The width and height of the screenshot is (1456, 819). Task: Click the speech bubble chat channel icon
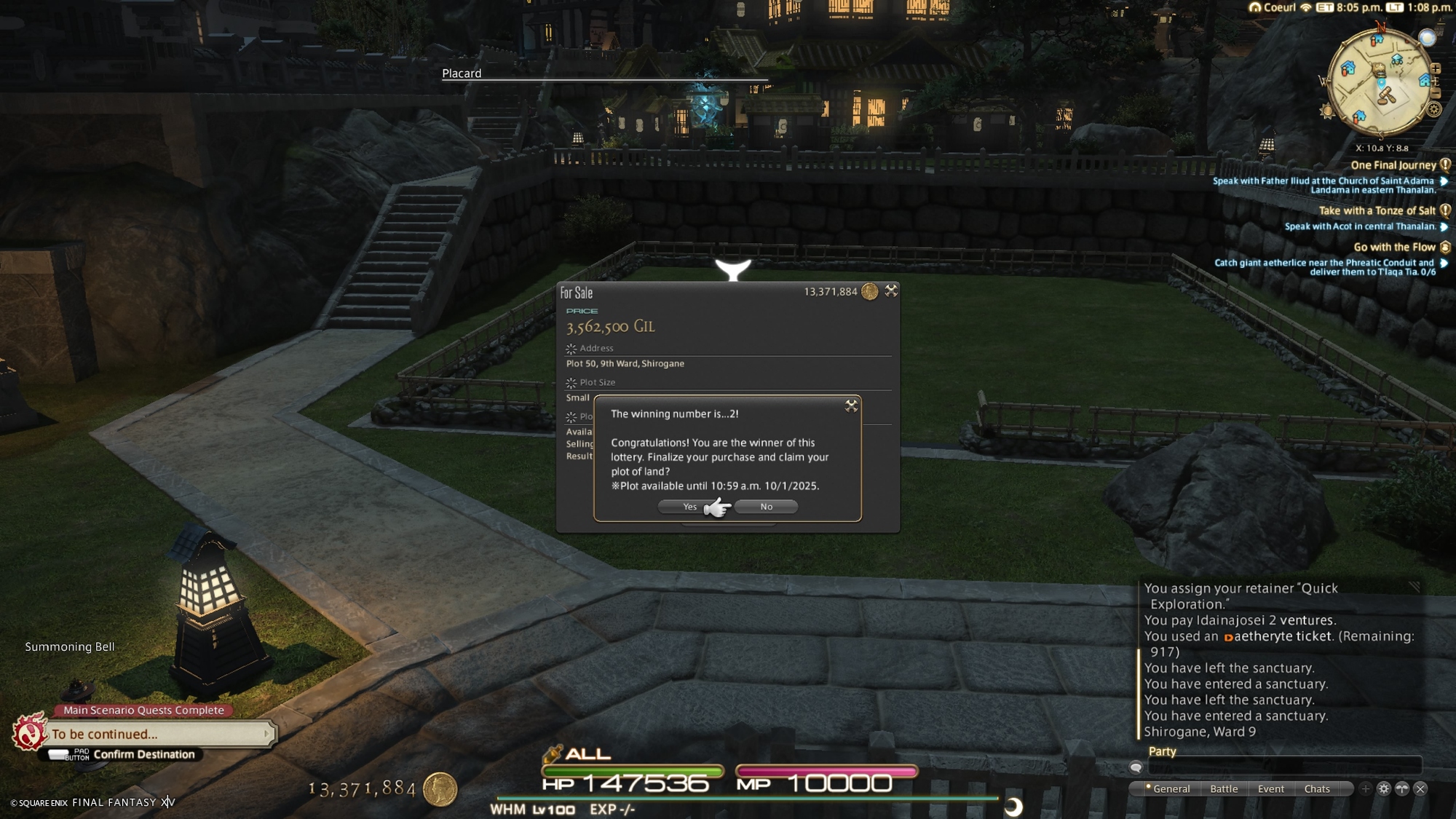1136,767
